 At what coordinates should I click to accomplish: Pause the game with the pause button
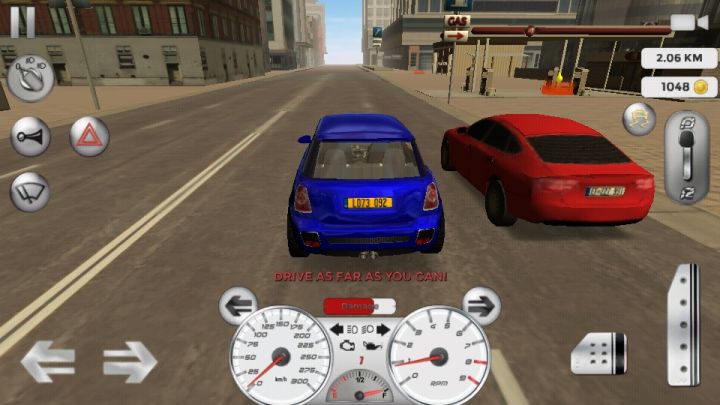point(22,20)
